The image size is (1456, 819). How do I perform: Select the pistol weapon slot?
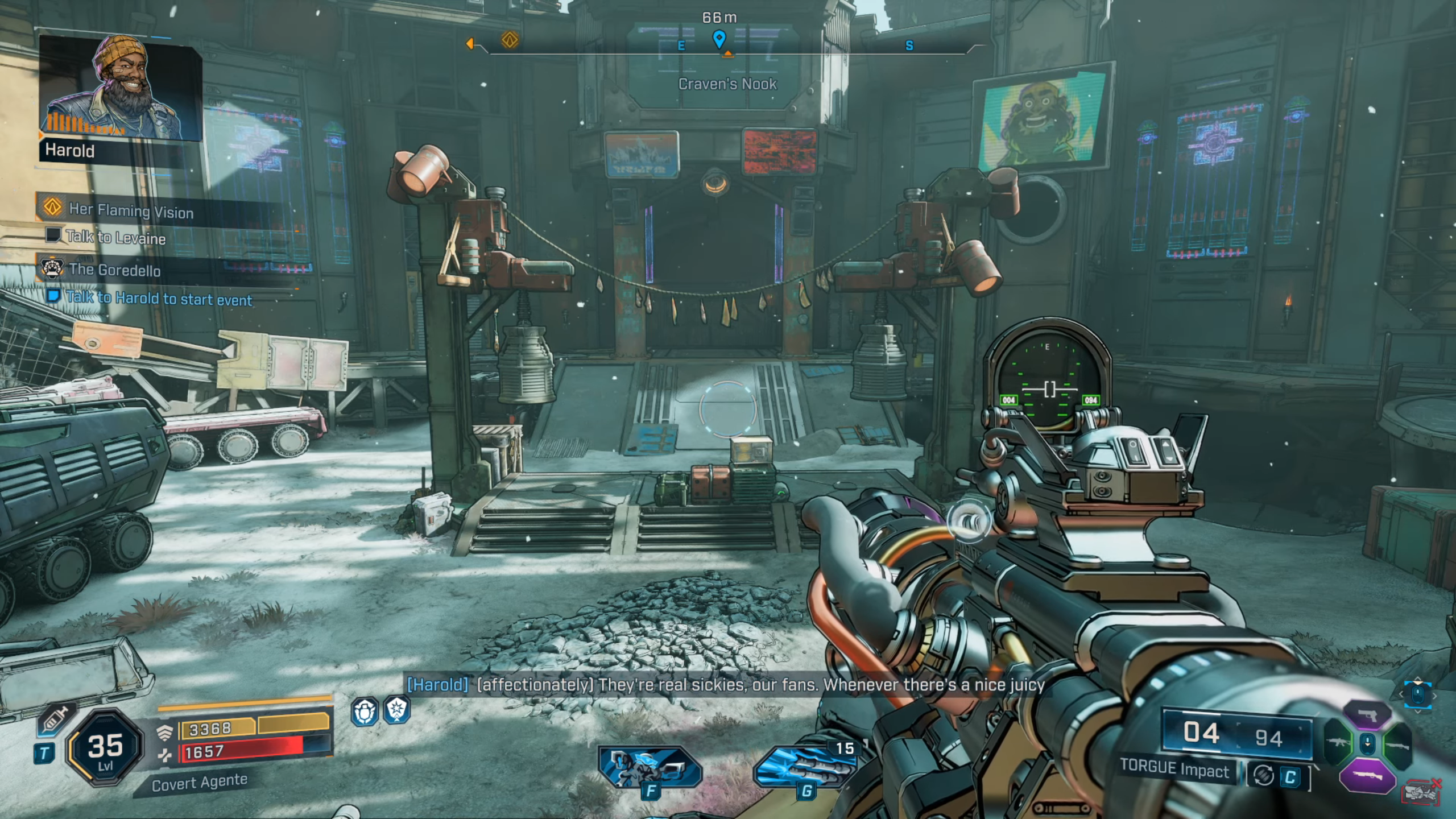tap(1367, 715)
